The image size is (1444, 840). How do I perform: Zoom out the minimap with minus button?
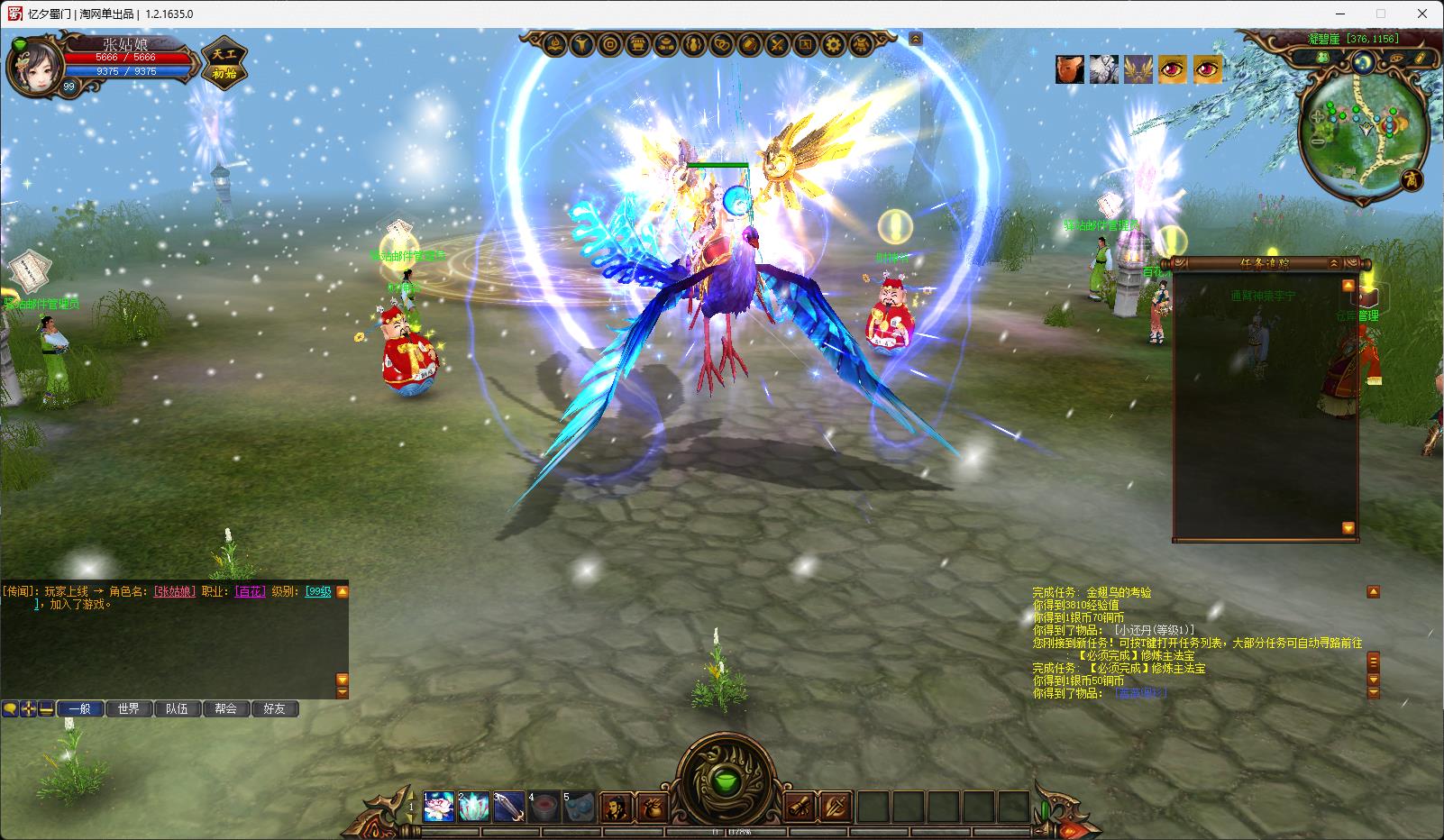[1319, 141]
